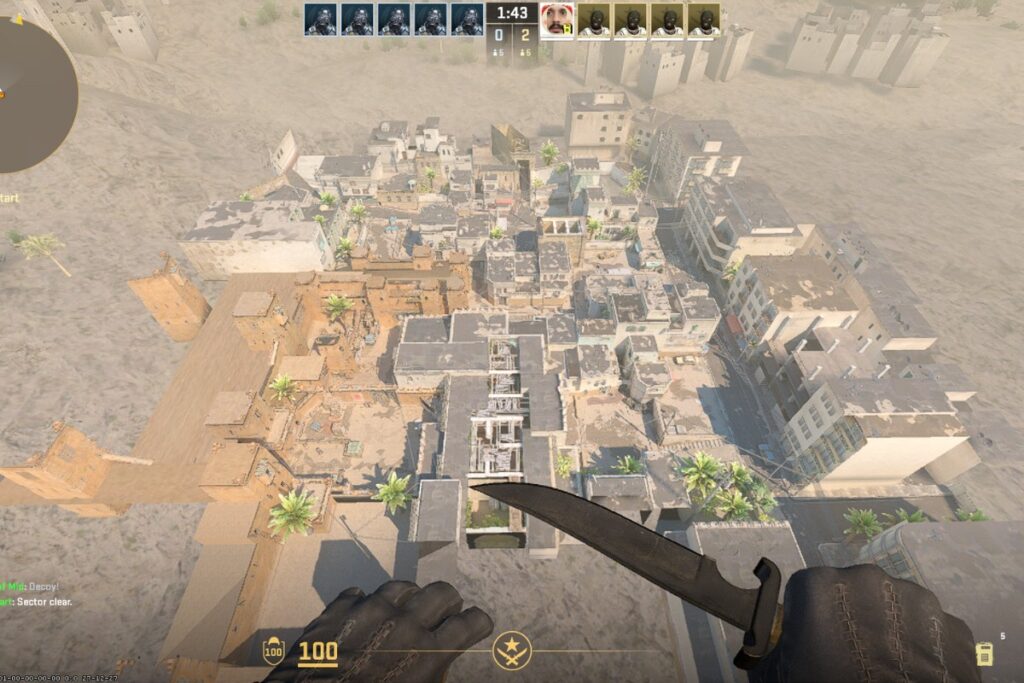Click the armor shield icon
The width and height of the screenshot is (1024, 683).
(x=273, y=652)
